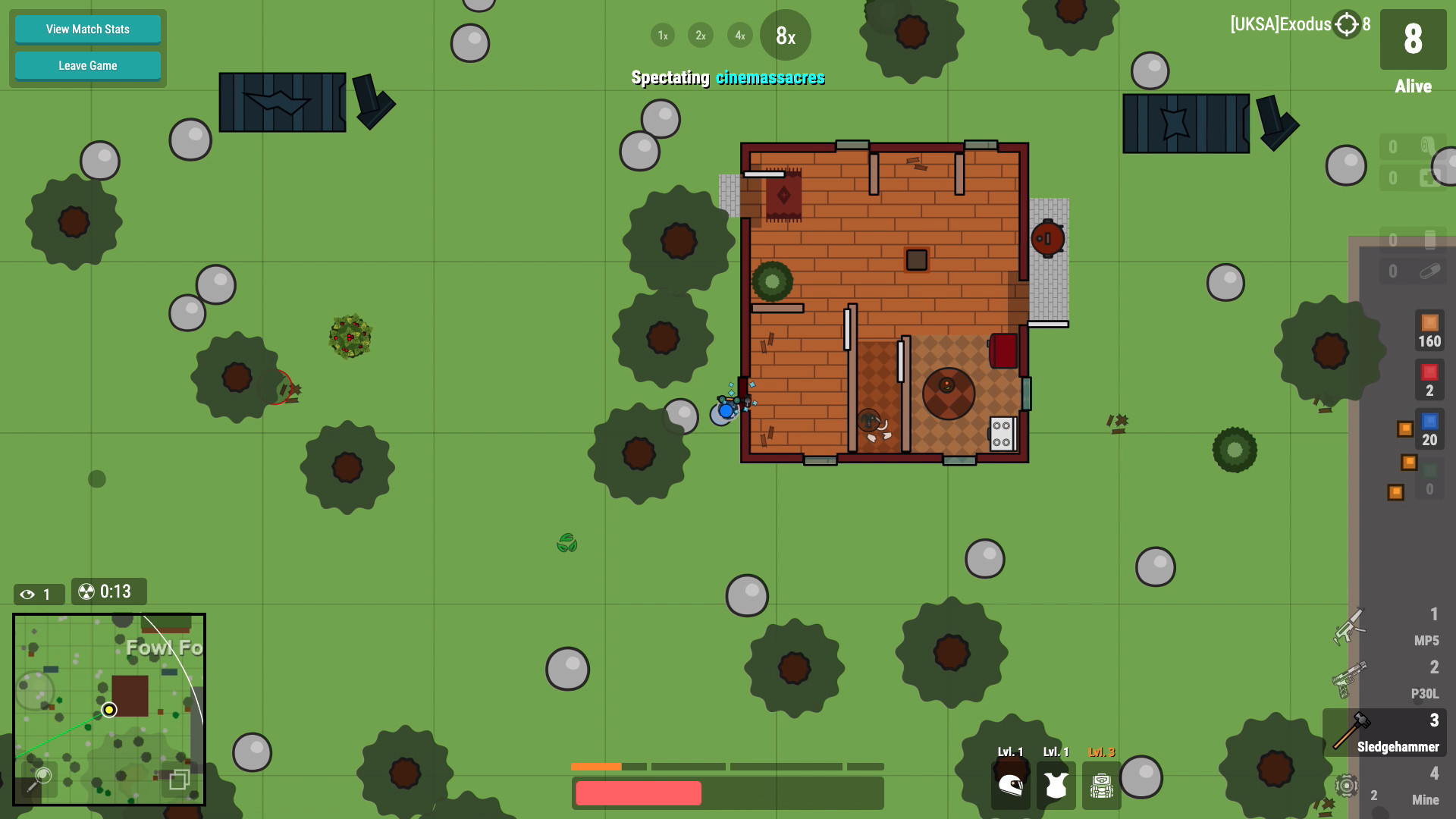Open the 8x zoom selector

(x=785, y=35)
